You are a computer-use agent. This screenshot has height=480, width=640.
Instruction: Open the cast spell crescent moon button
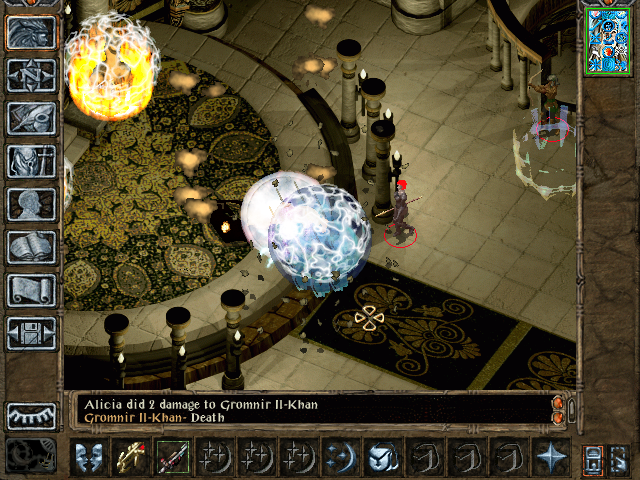click(x=340, y=457)
